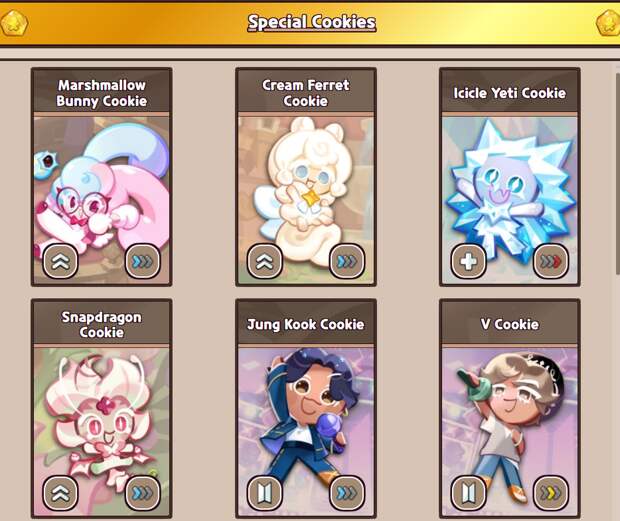Click the blue arrows icon on Cream Ferret Cookie

point(346,262)
